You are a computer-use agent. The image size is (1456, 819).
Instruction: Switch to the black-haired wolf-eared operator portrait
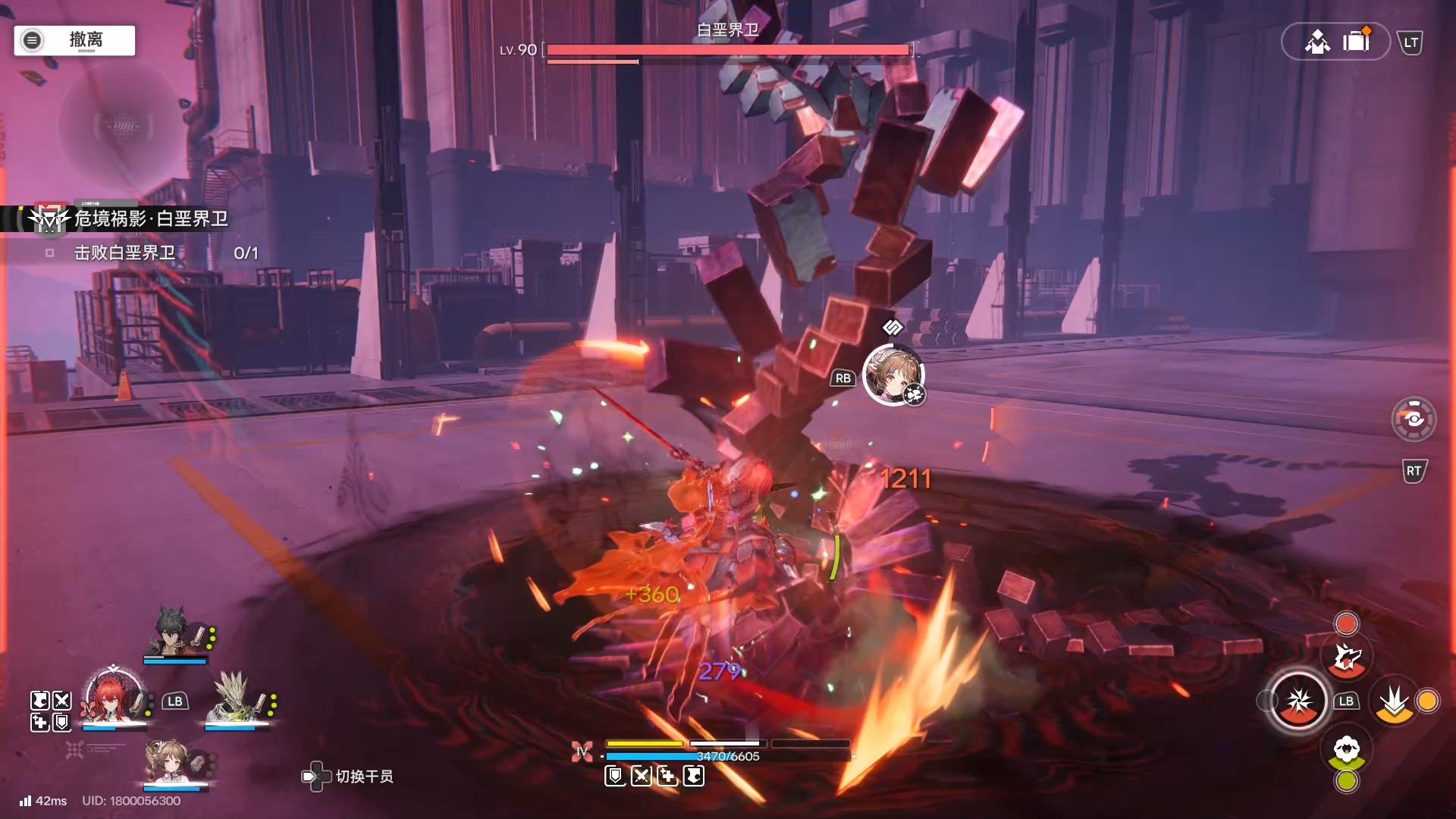174,632
